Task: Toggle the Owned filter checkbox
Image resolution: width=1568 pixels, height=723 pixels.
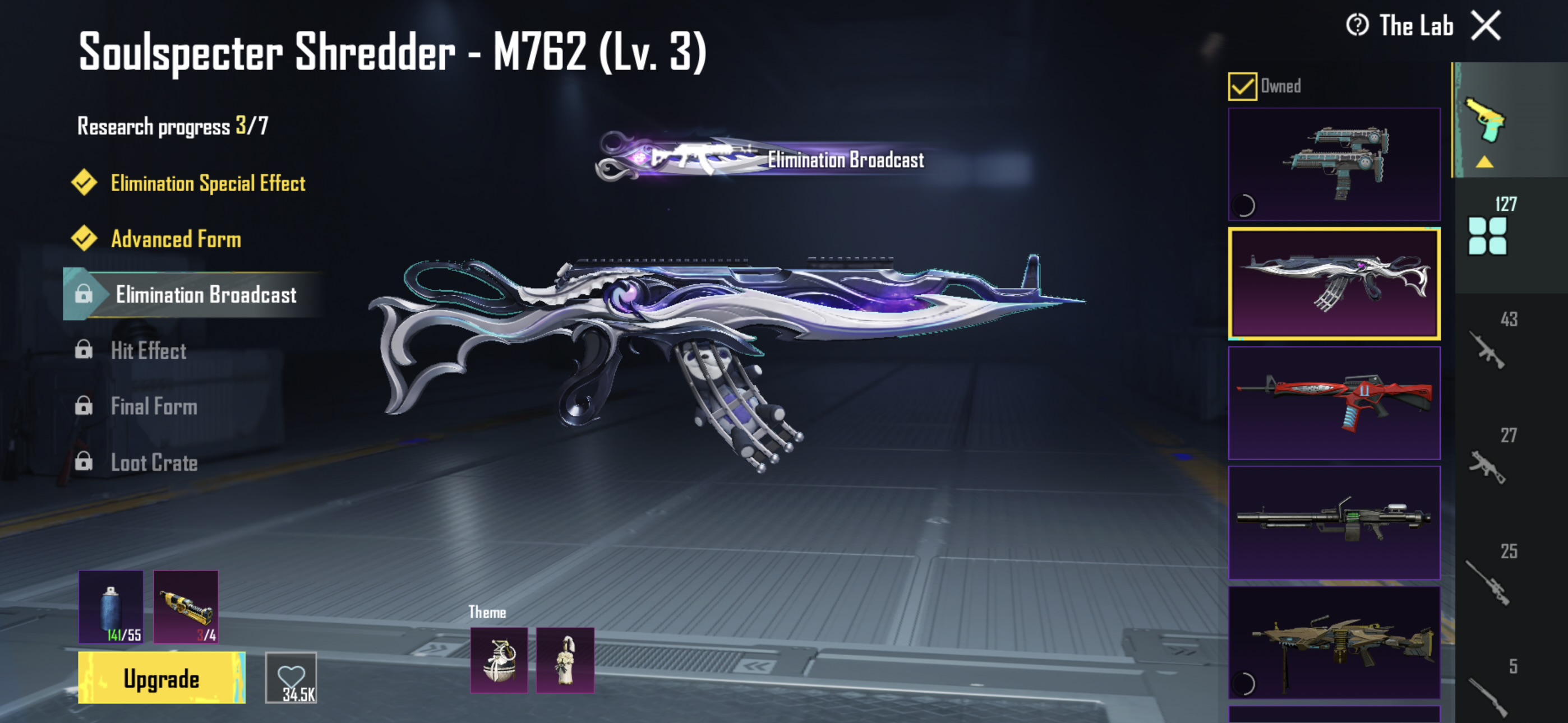Action: 1242,86
